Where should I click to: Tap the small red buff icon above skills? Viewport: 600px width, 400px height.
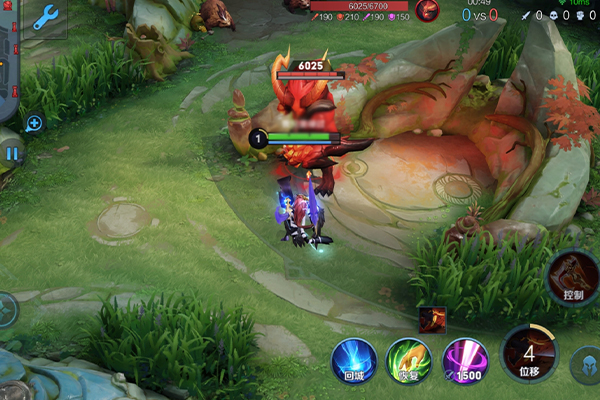coord(432,320)
